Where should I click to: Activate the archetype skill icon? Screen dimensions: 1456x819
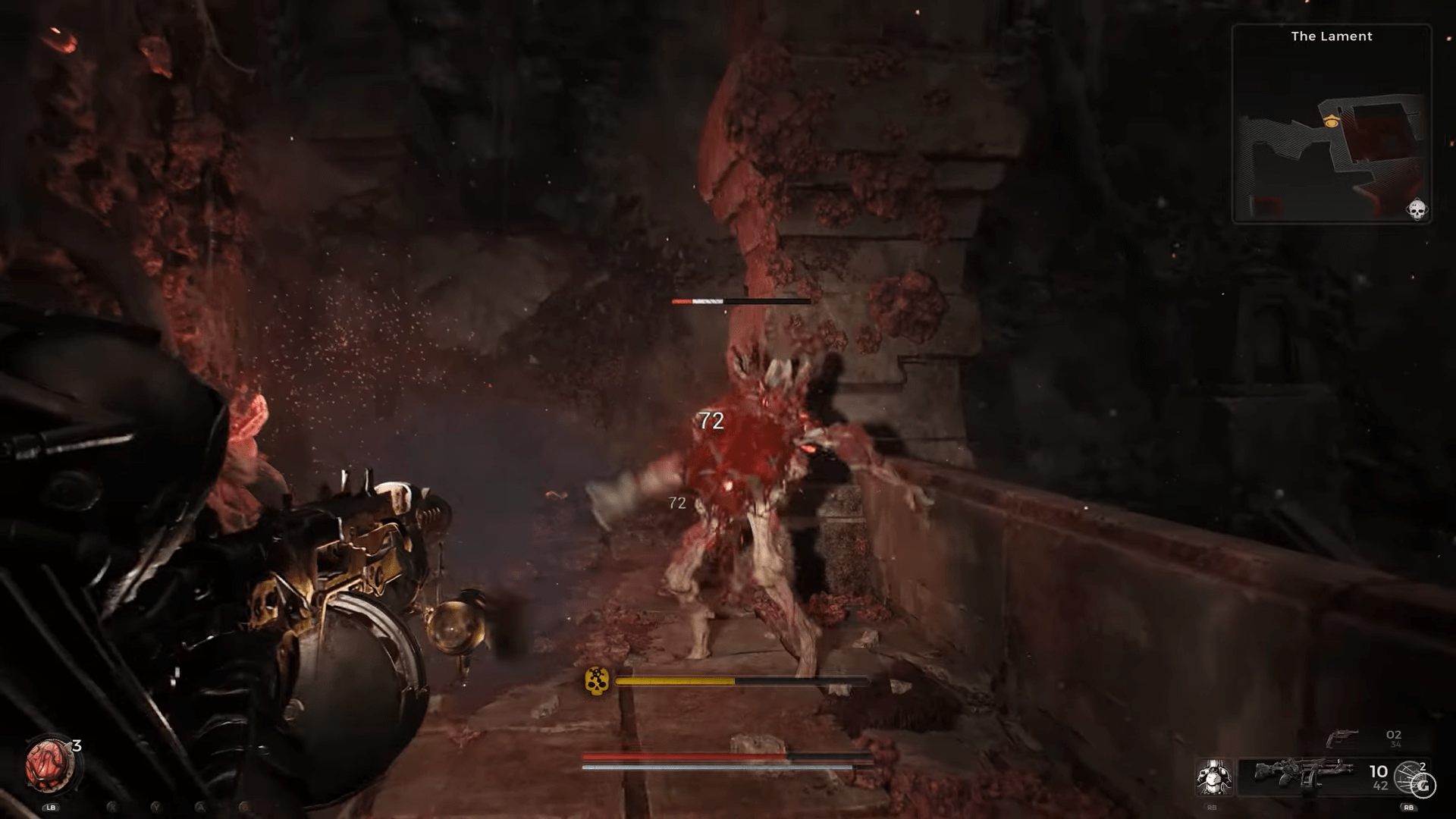pyautogui.click(x=1213, y=777)
